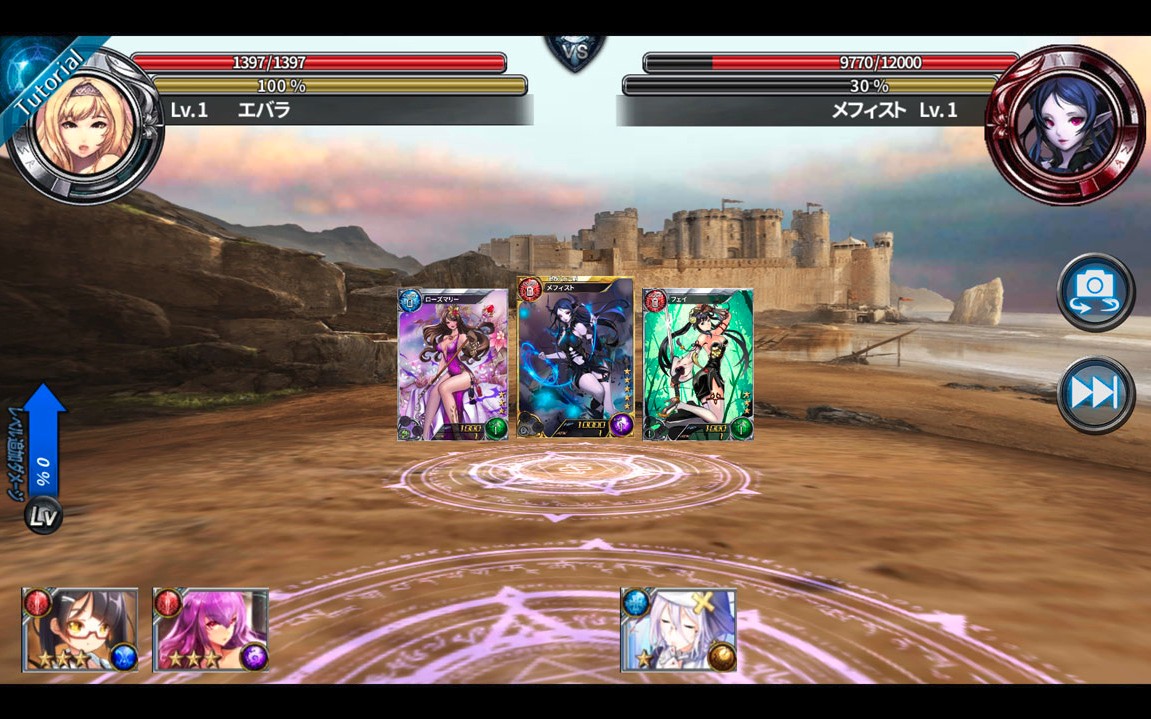Screen dimensions: 1151x719
Task: Tap the silver-haired enemy unit portrait
Action: 678,629
